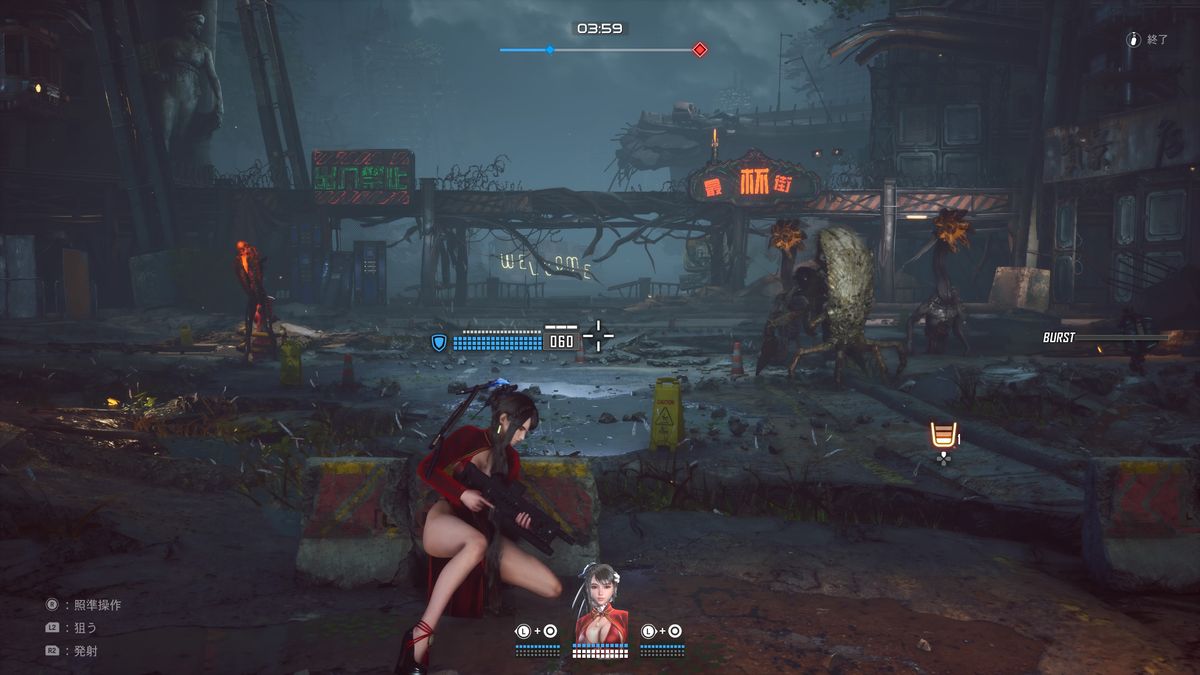Click the blue shield cover icon
The width and height of the screenshot is (1200, 675).
click(439, 342)
